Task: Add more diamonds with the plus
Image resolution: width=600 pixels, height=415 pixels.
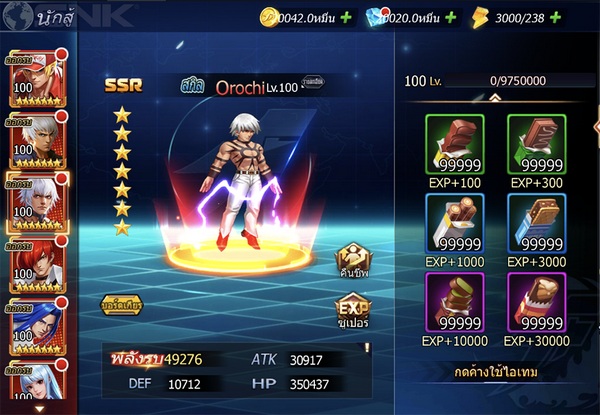Action: point(450,17)
